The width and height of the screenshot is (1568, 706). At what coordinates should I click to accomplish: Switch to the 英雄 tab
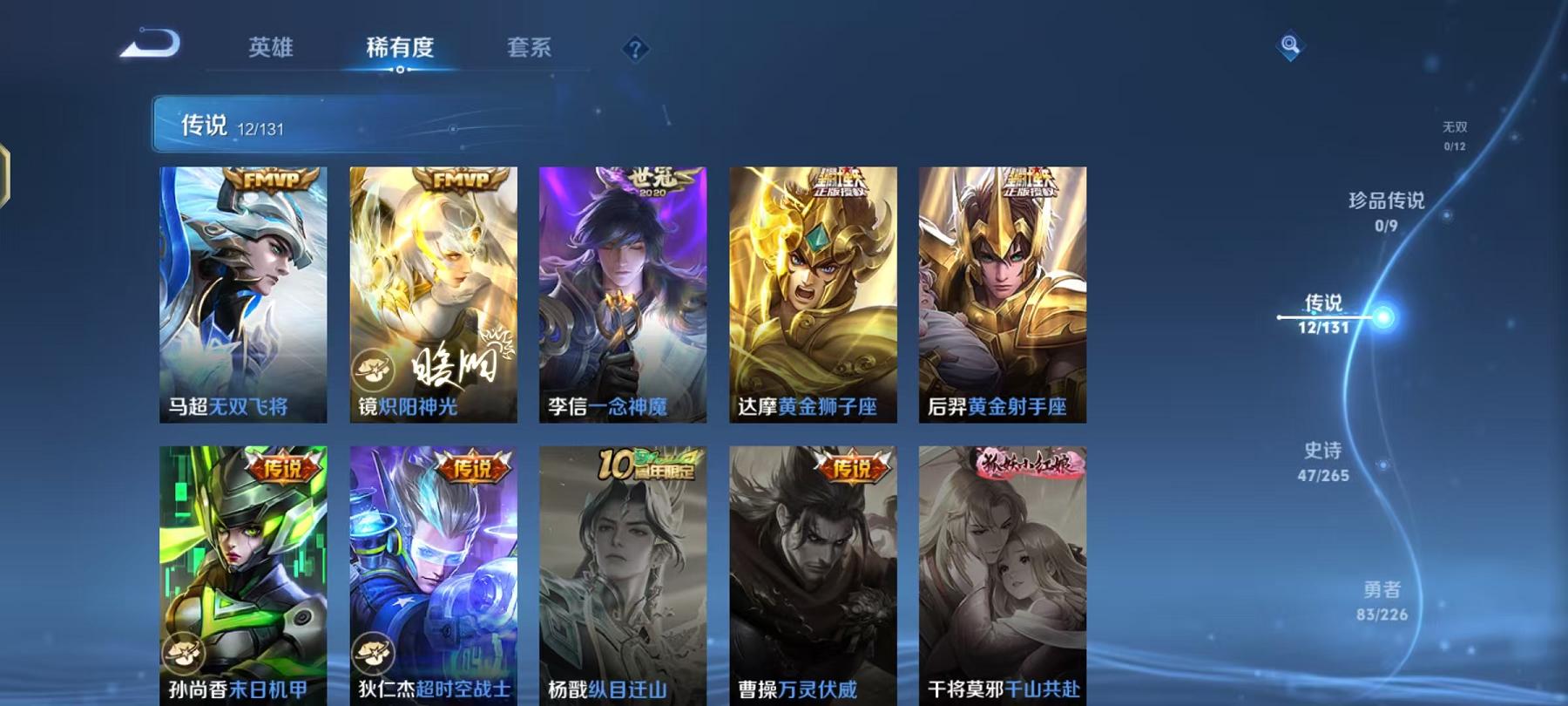point(272,50)
